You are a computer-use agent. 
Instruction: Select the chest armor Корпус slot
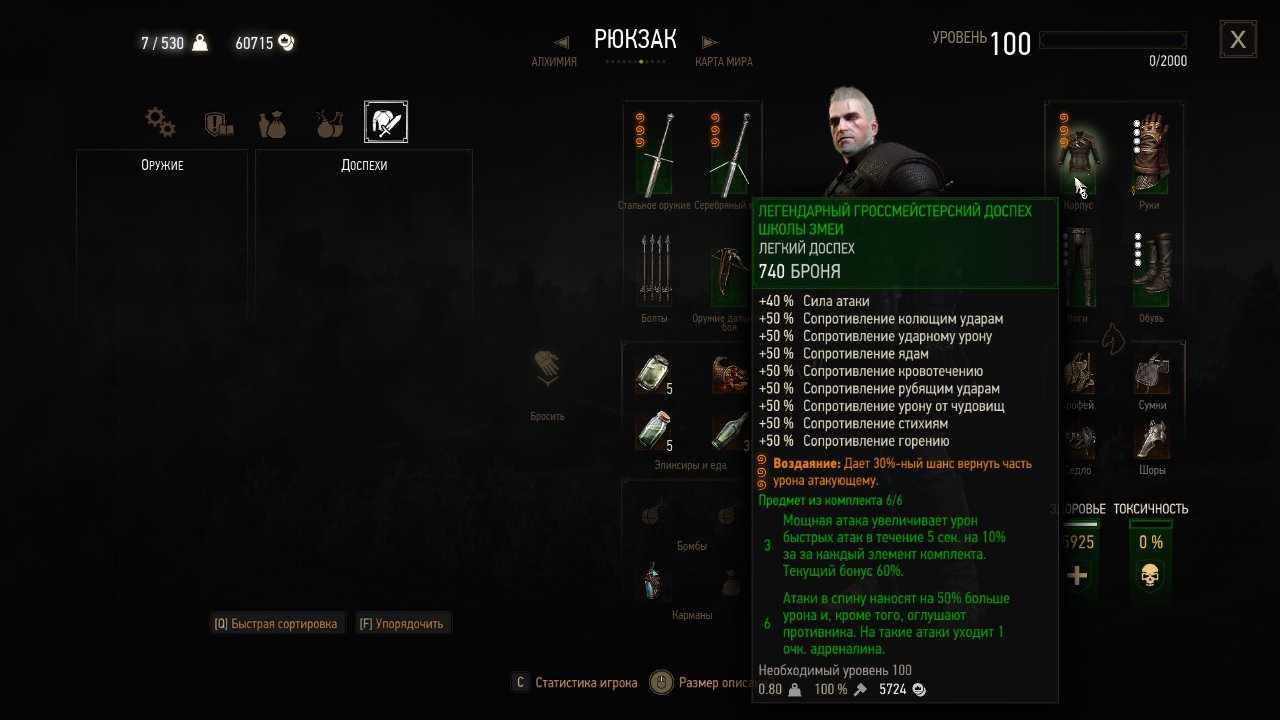[1078, 155]
